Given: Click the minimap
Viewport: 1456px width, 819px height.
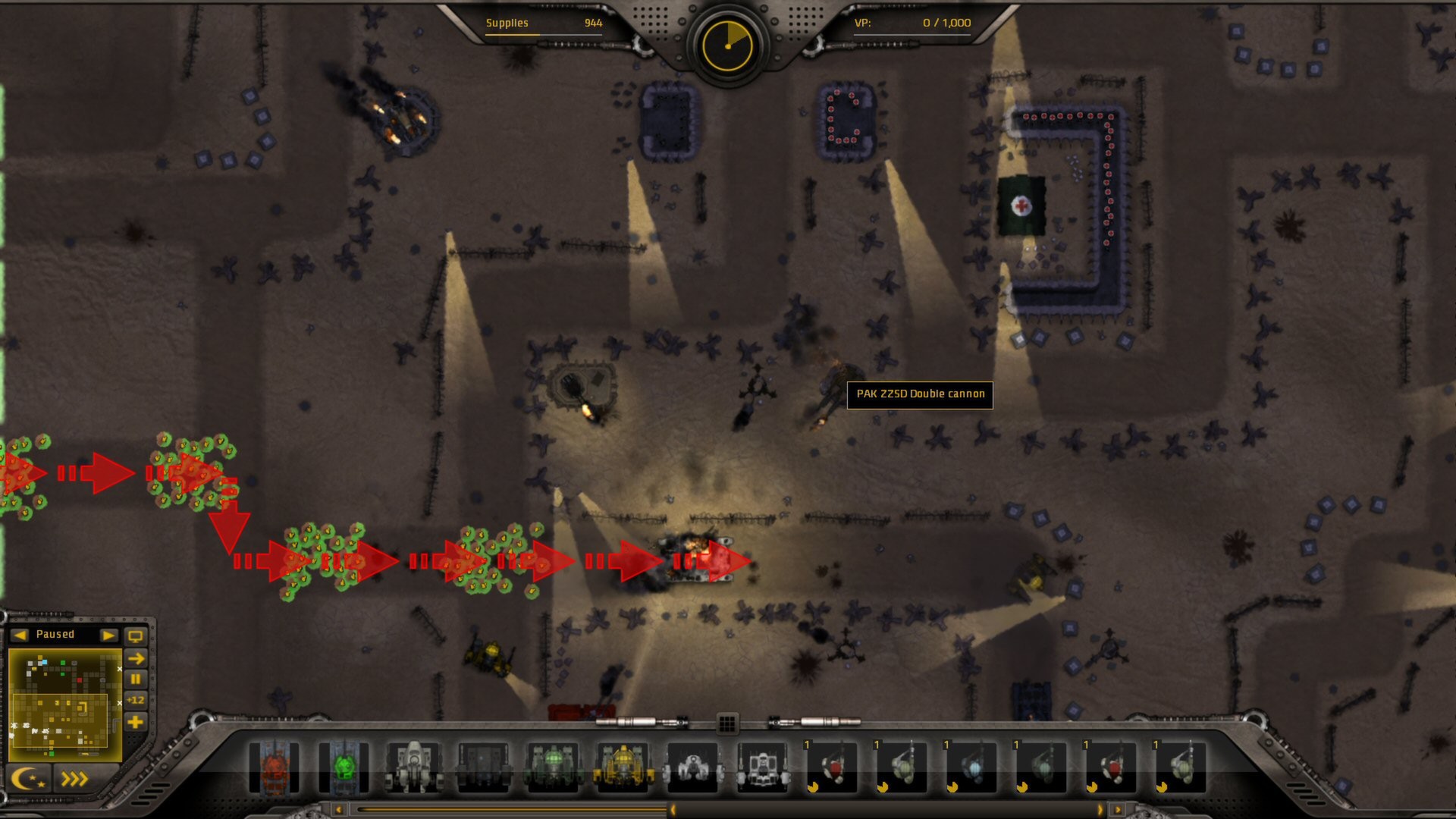Looking at the screenshot, I should (64, 703).
